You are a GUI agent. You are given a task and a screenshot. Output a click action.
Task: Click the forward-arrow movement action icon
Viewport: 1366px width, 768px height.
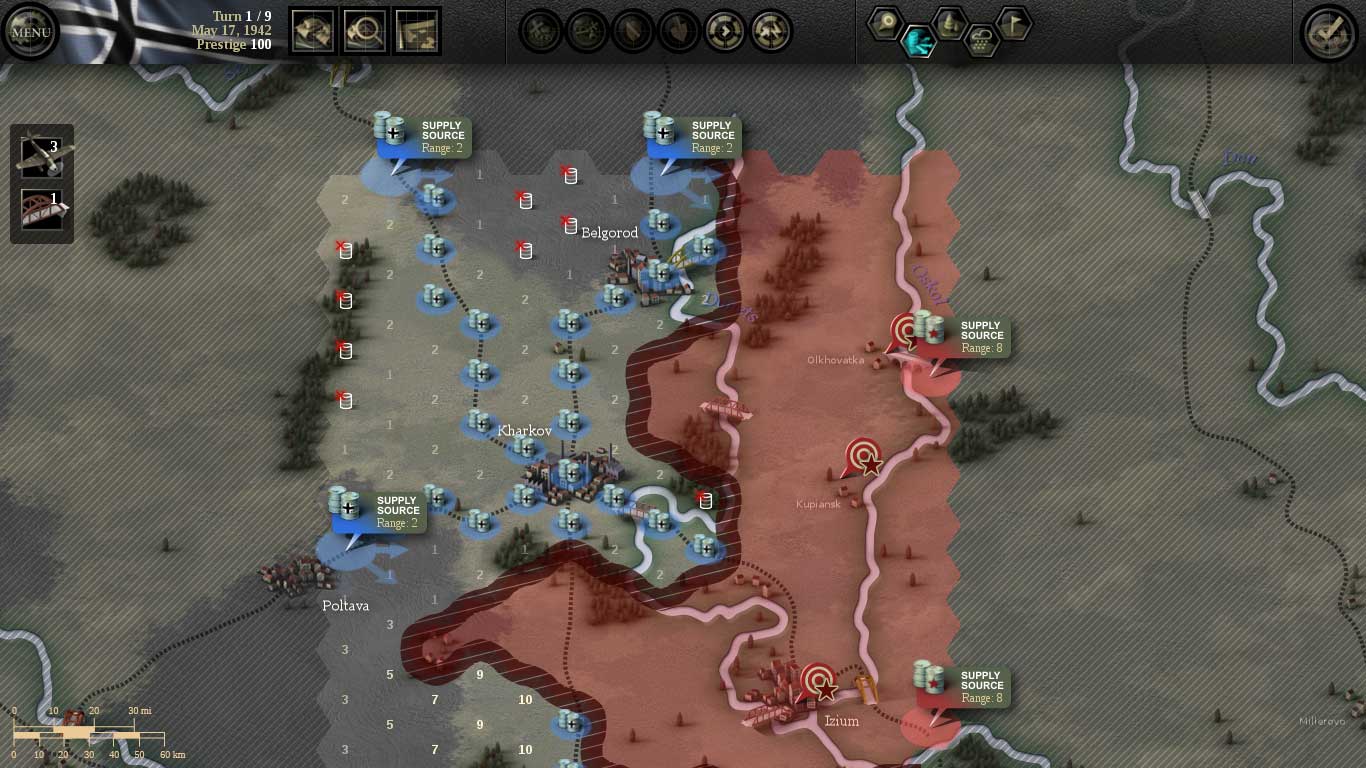click(x=724, y=31)
